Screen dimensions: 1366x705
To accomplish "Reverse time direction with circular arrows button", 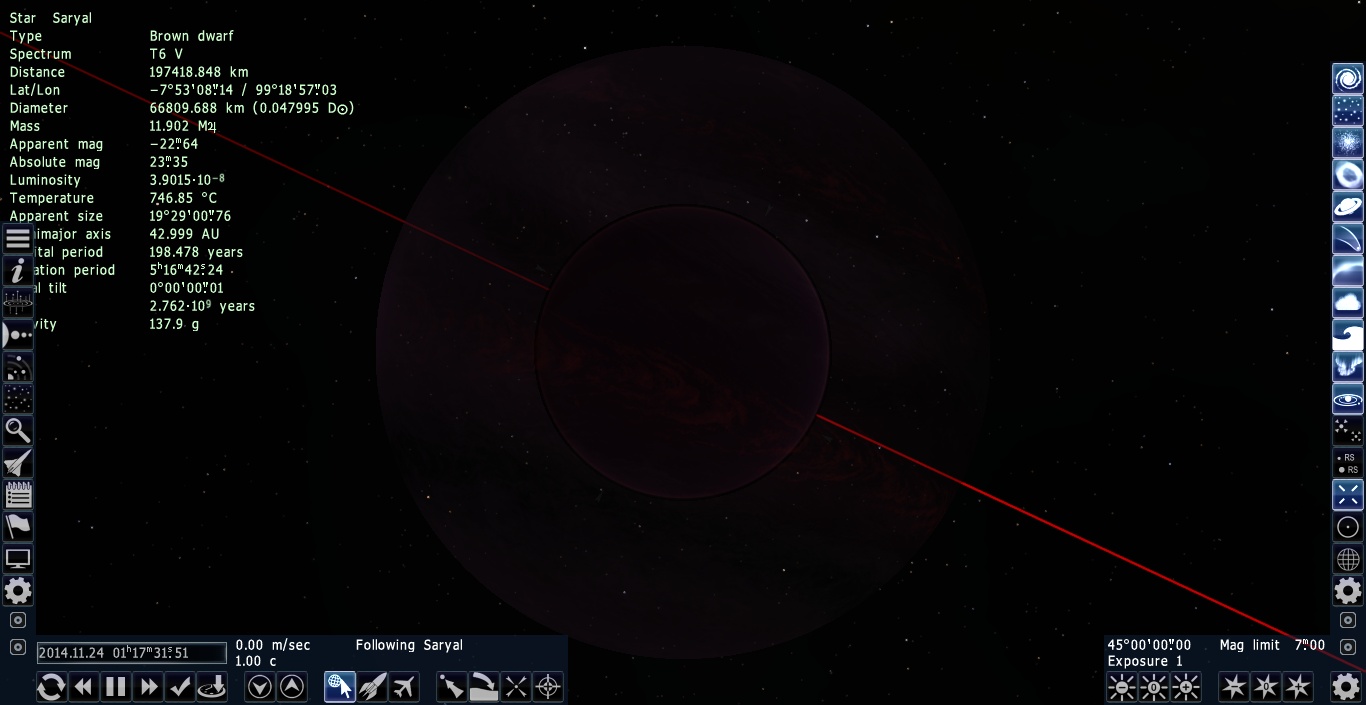I will pyautogui.click(x=51, y=687).
